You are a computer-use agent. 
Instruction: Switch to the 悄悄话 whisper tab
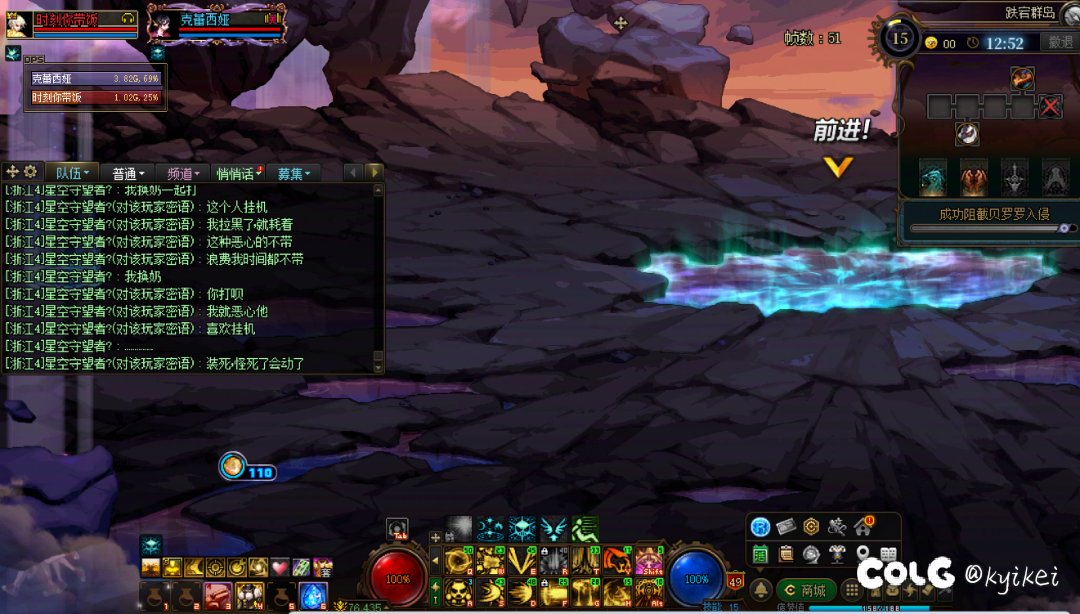pos(238,173)
